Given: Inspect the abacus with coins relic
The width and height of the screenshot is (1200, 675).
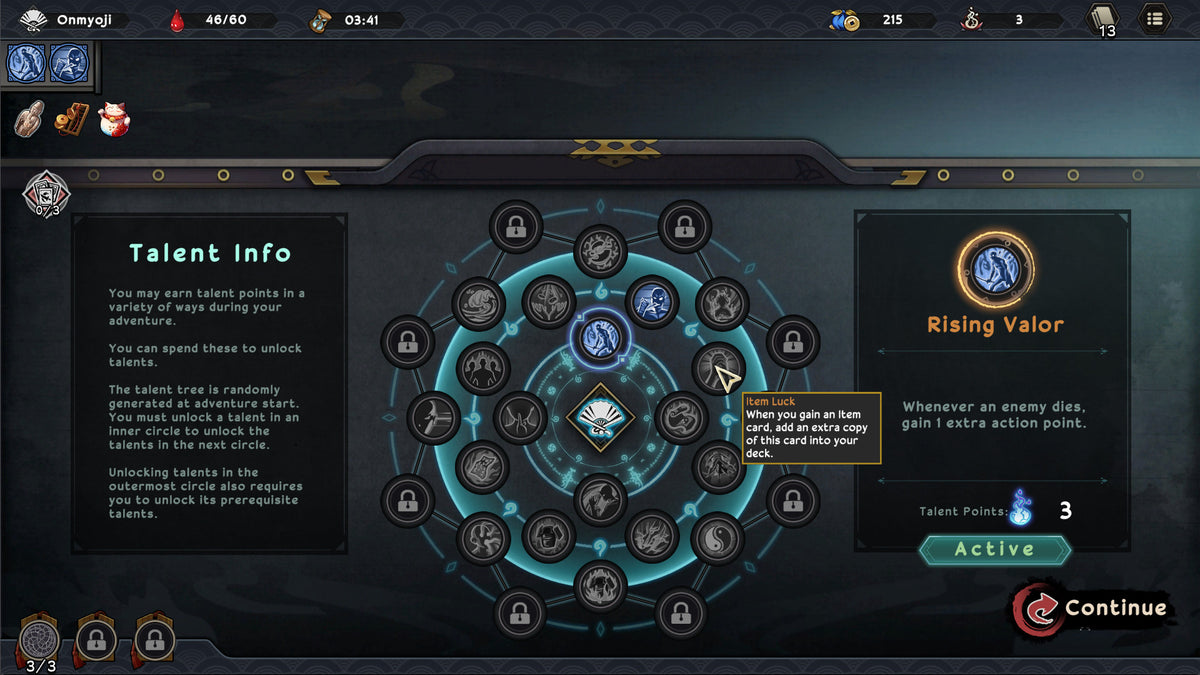Looking at the screenshot, I should 71,119.
